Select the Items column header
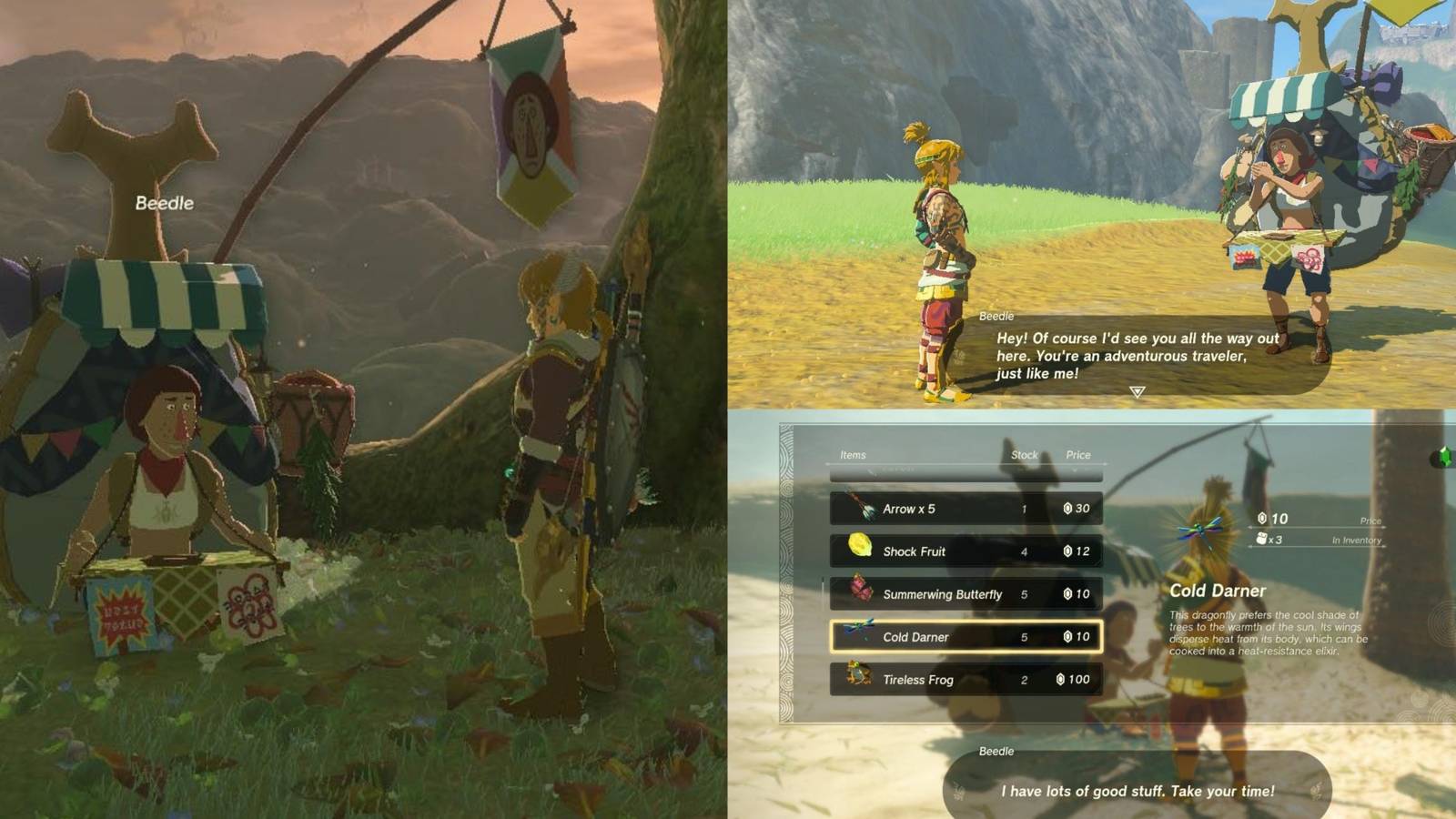Image resolution: width=1456 pixels, height=819 pixels. pos(851,455)
